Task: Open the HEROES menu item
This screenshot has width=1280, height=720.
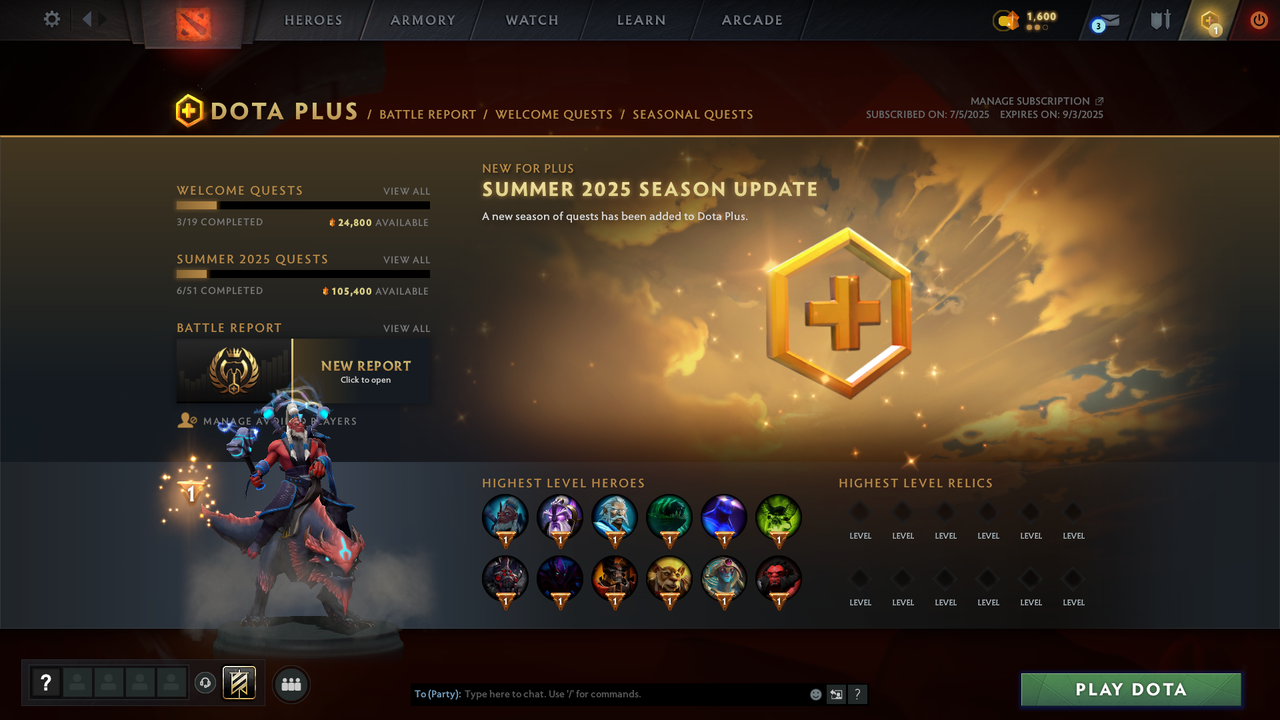Action: tap(313, 20)
